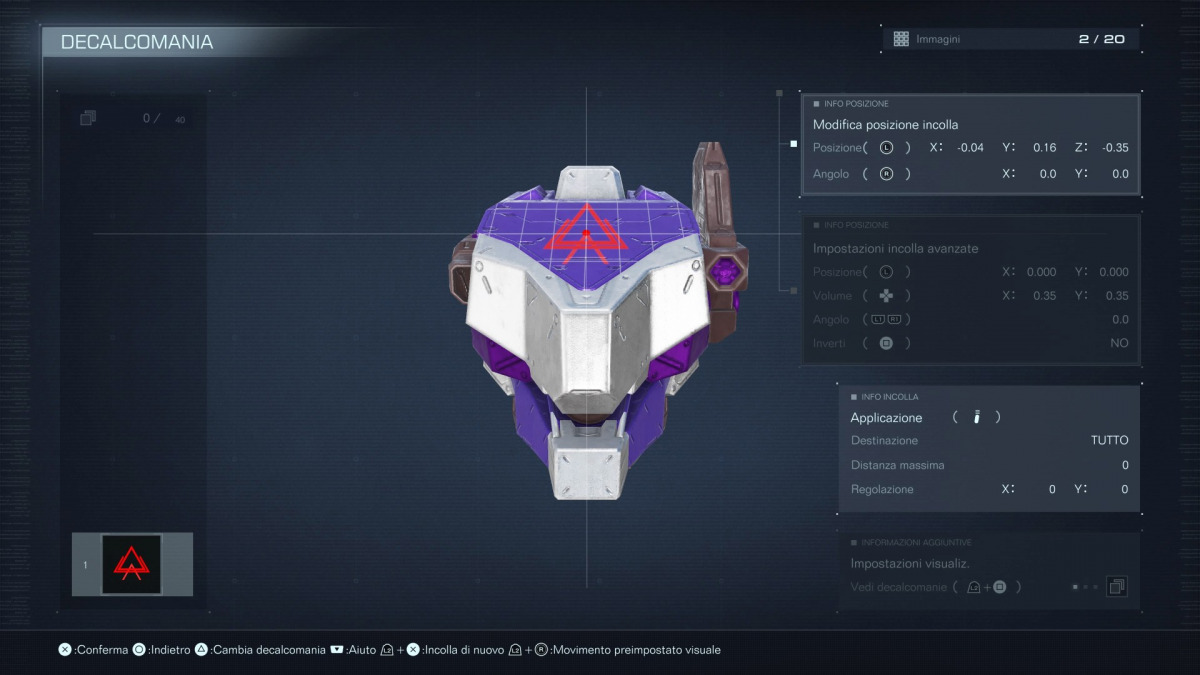Click the decal layers icon

coord(88,118)
